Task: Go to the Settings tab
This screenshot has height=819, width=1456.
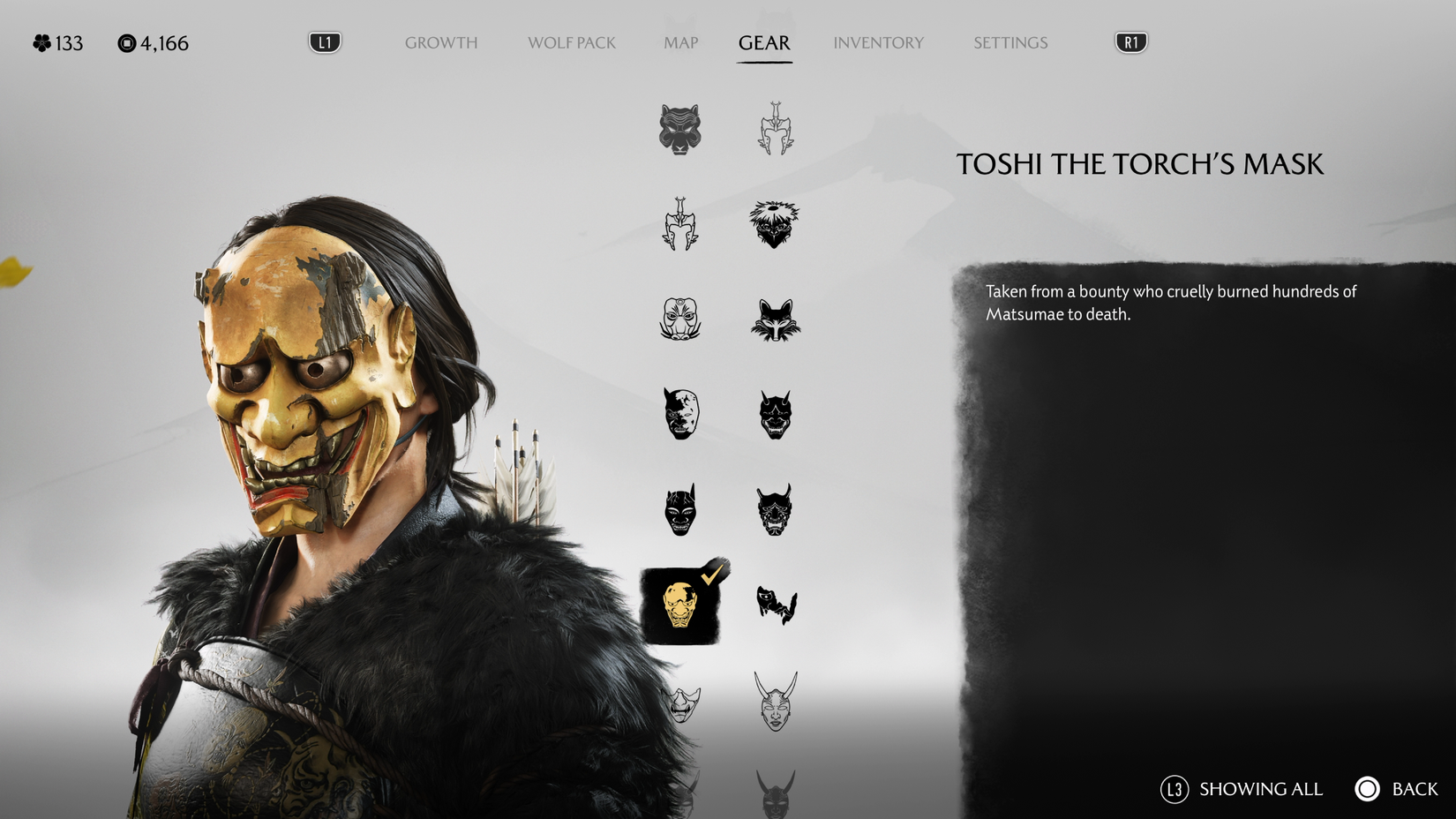Action: 1009,42
